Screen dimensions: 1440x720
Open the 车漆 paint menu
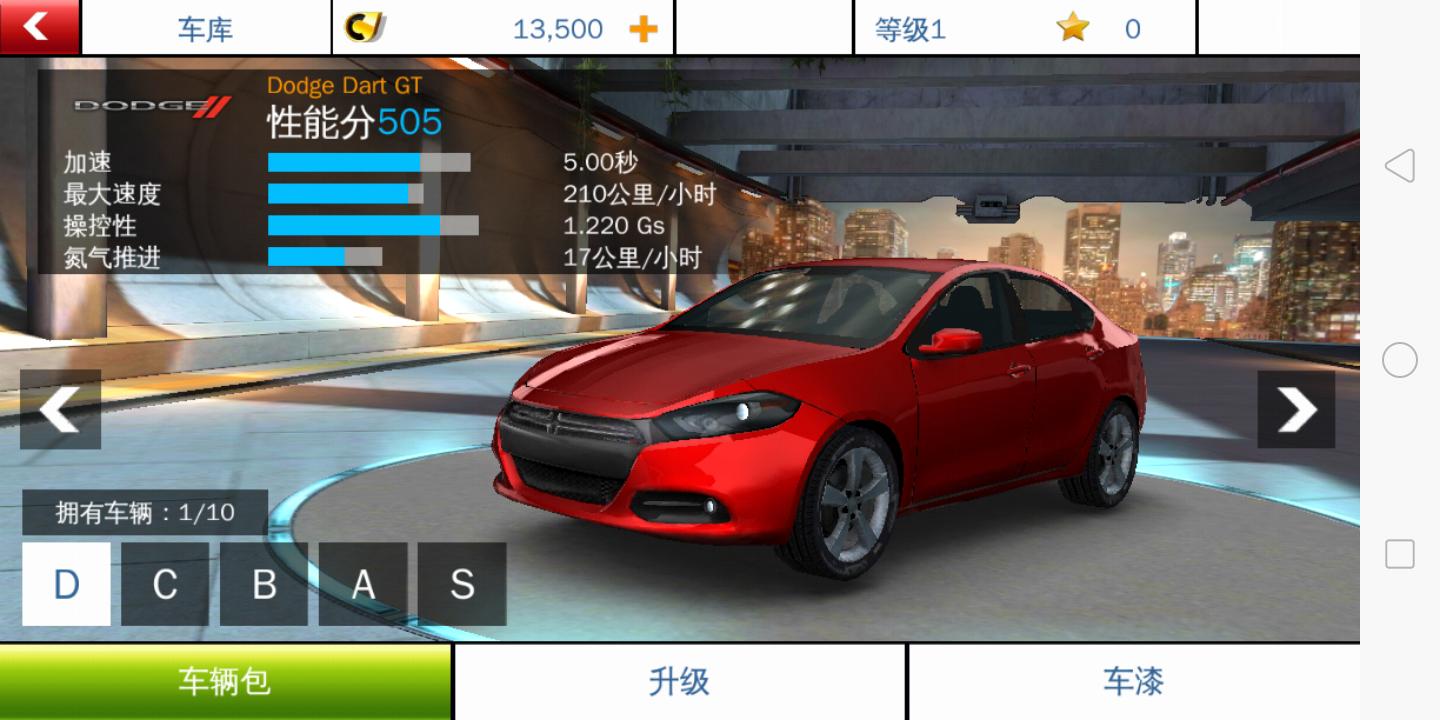tap(1133, 682)
